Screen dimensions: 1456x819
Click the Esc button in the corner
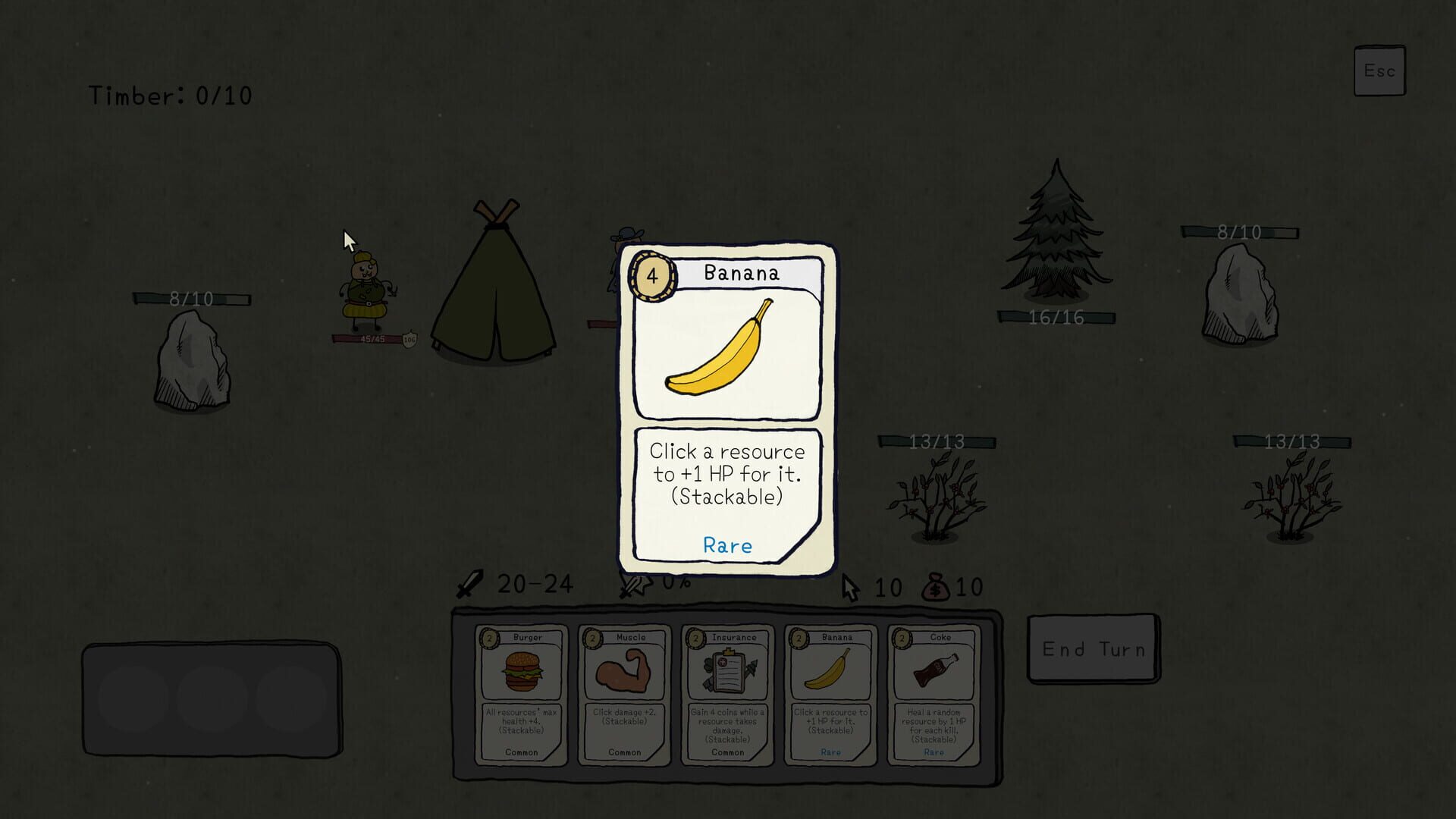pyautogui.click(x=1380, y=70)
